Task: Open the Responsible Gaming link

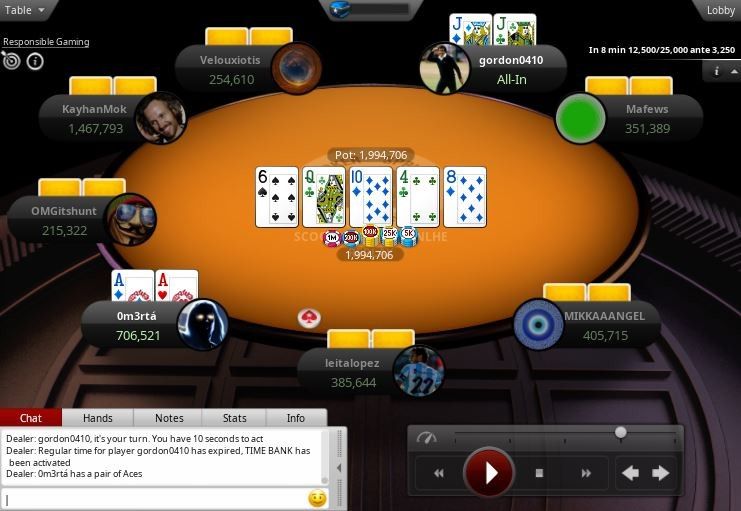Action: [46, 42]
